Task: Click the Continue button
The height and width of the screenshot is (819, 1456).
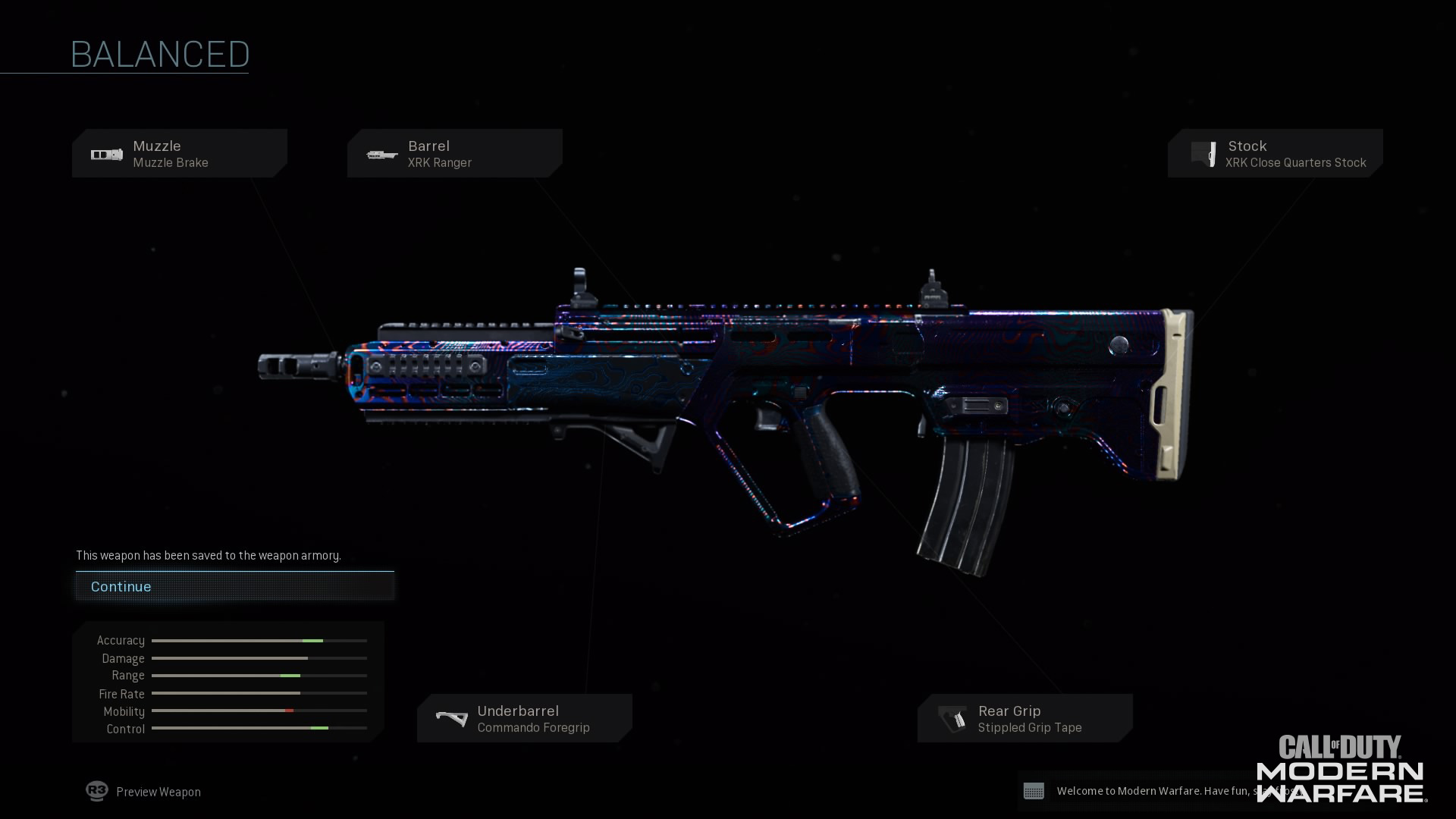Action: pos(234,586)
